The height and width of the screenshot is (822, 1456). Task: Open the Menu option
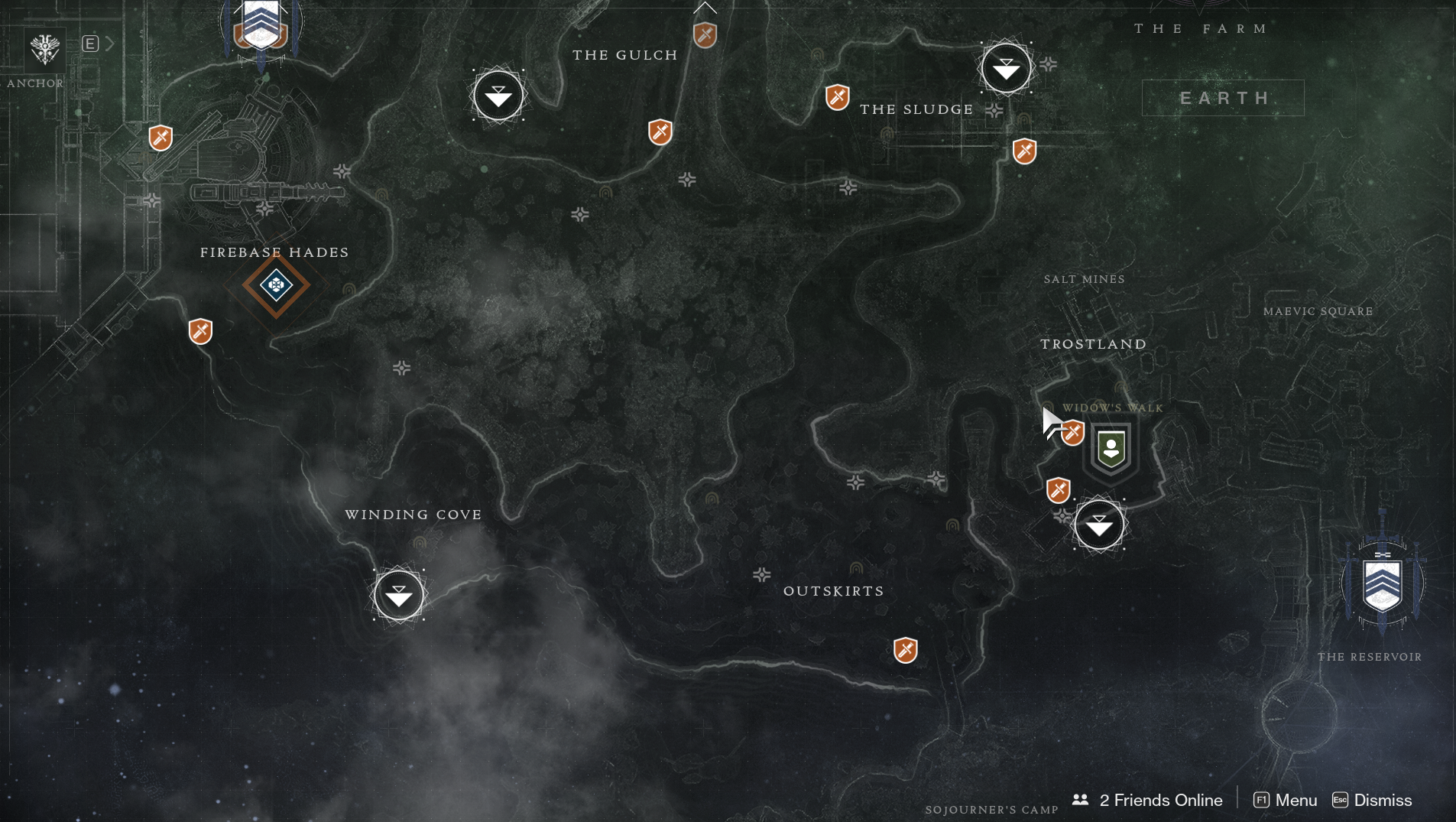click(x=1286, y=800)
